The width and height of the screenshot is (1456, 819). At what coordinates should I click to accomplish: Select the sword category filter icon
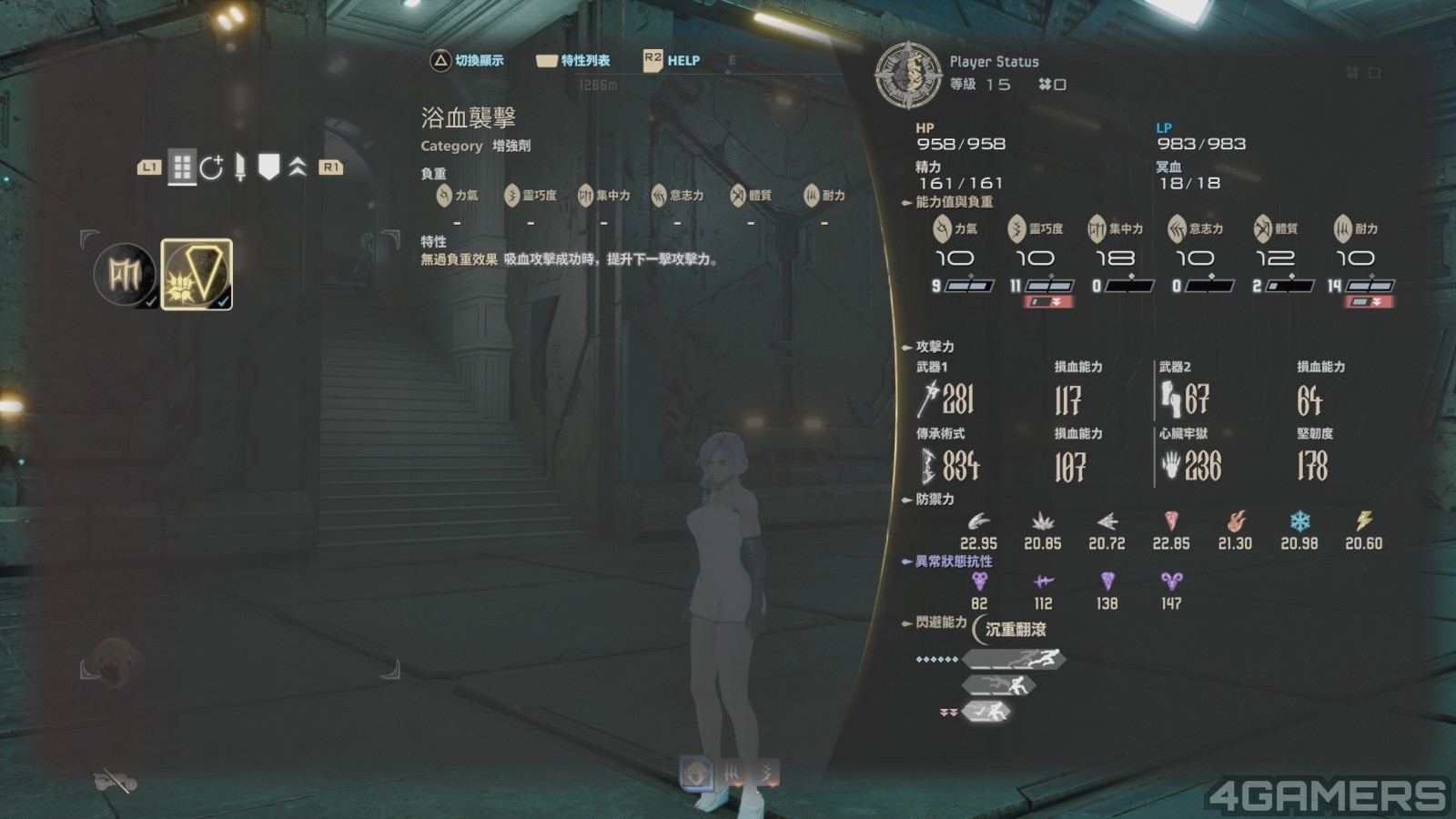point(240,167)
